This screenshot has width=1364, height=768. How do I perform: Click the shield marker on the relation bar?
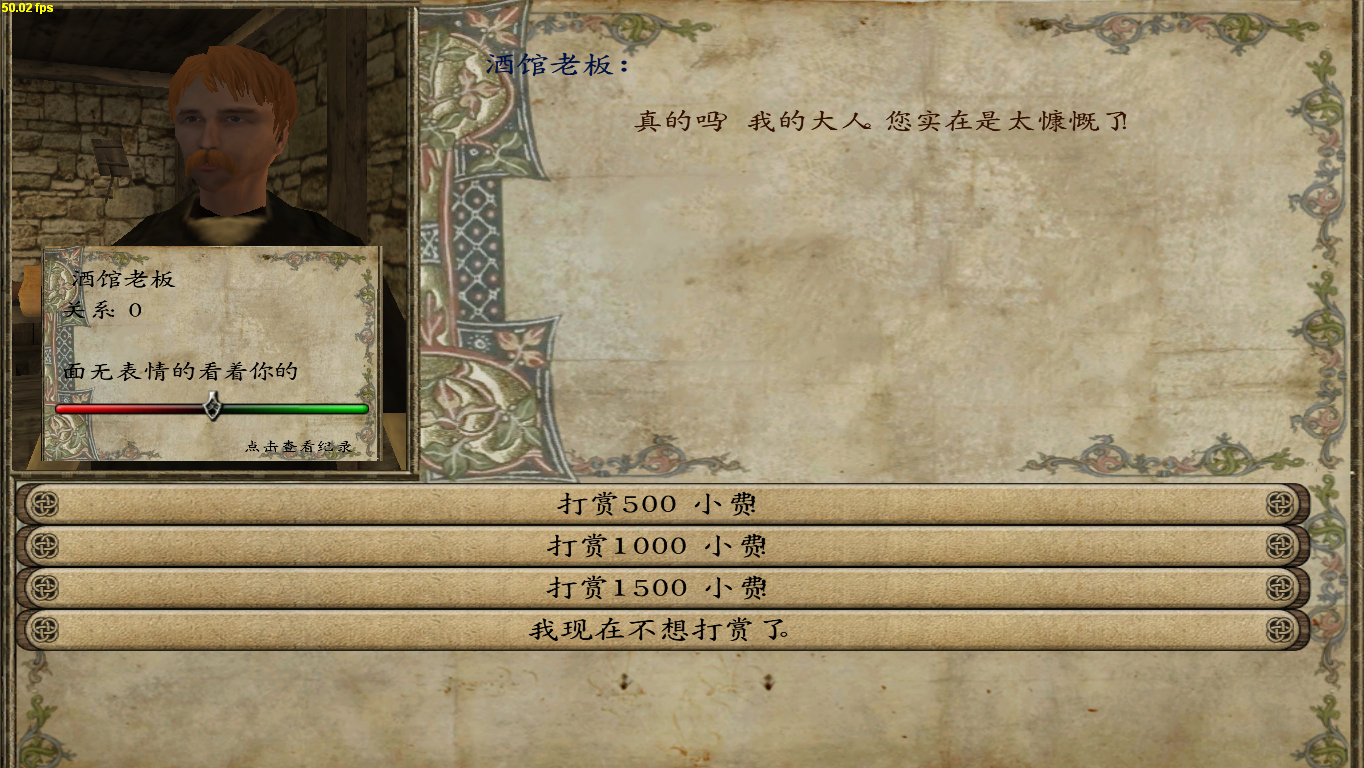pos(212,408)
